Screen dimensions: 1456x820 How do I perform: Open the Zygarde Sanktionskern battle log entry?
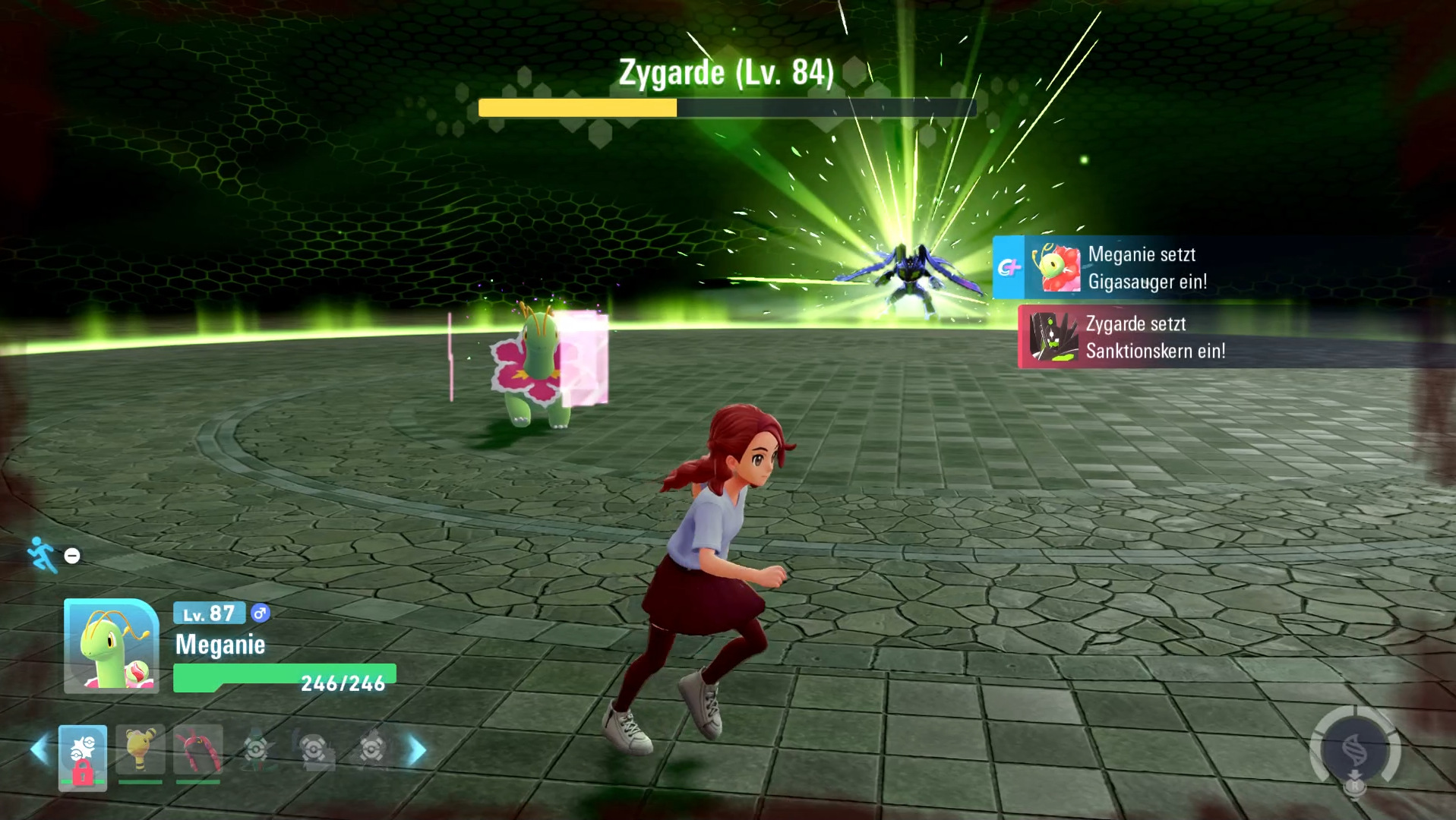[1153, 336]
